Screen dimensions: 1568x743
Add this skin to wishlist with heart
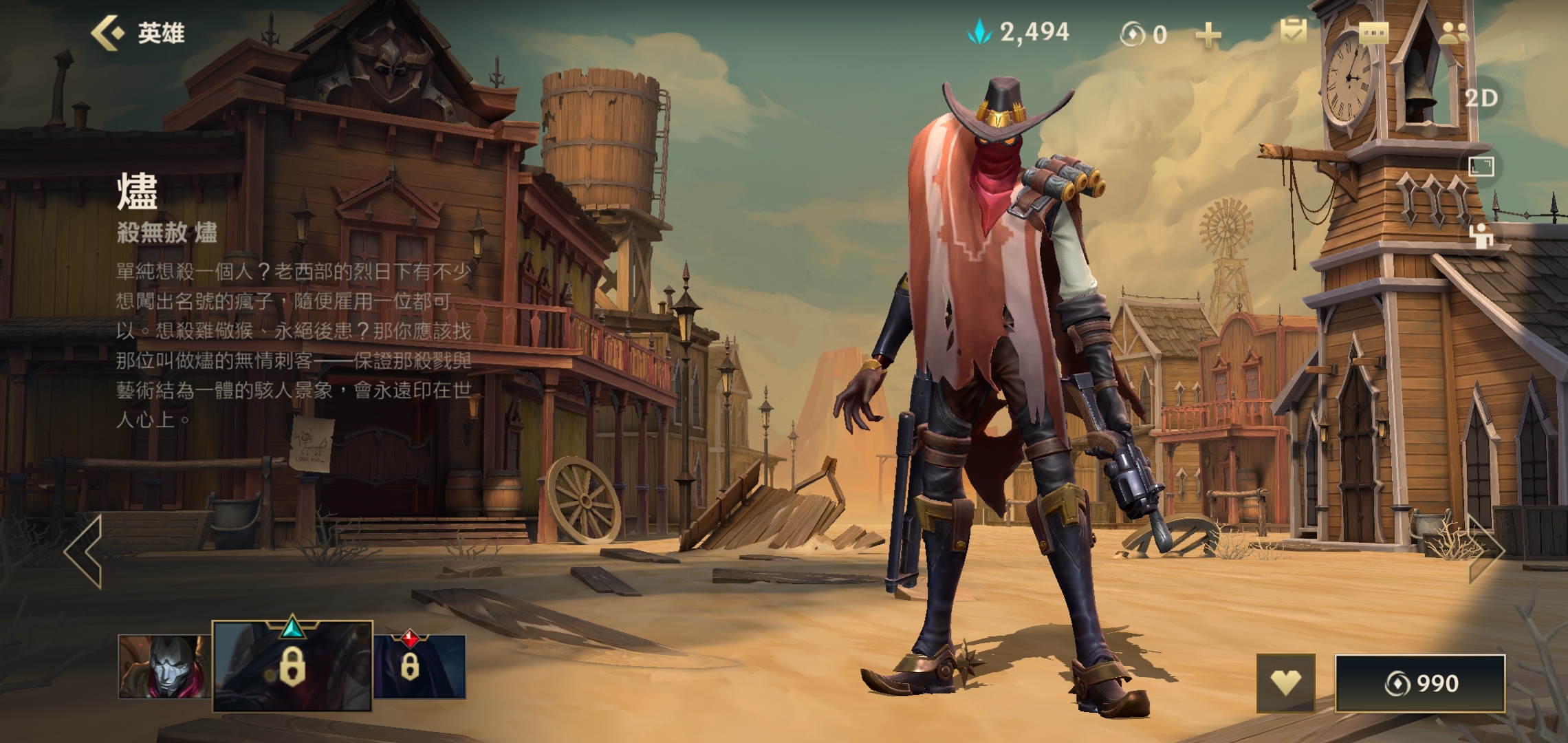(1285, 683)
